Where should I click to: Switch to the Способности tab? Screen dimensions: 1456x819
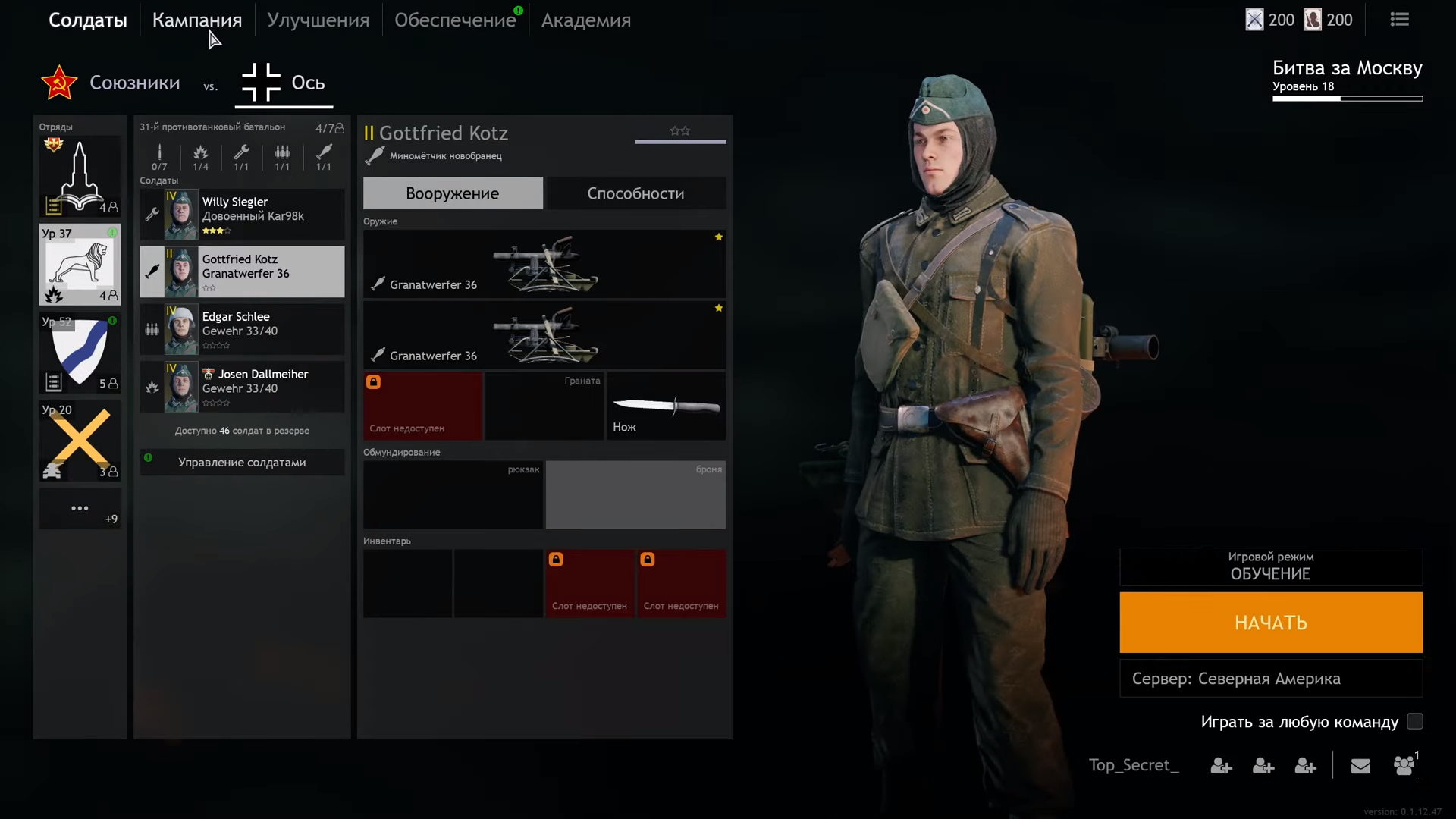click(635, 193)
